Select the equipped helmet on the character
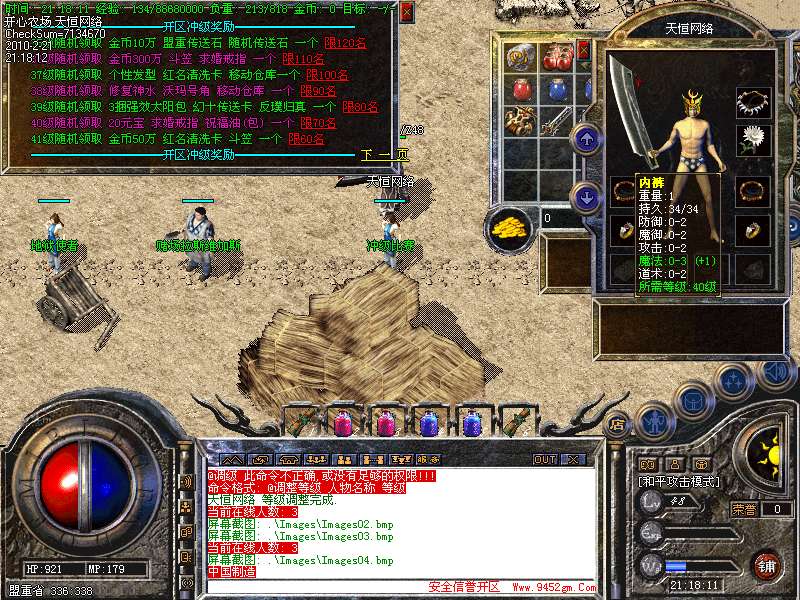This screenshot has height=600, width=800. [692, 100]
